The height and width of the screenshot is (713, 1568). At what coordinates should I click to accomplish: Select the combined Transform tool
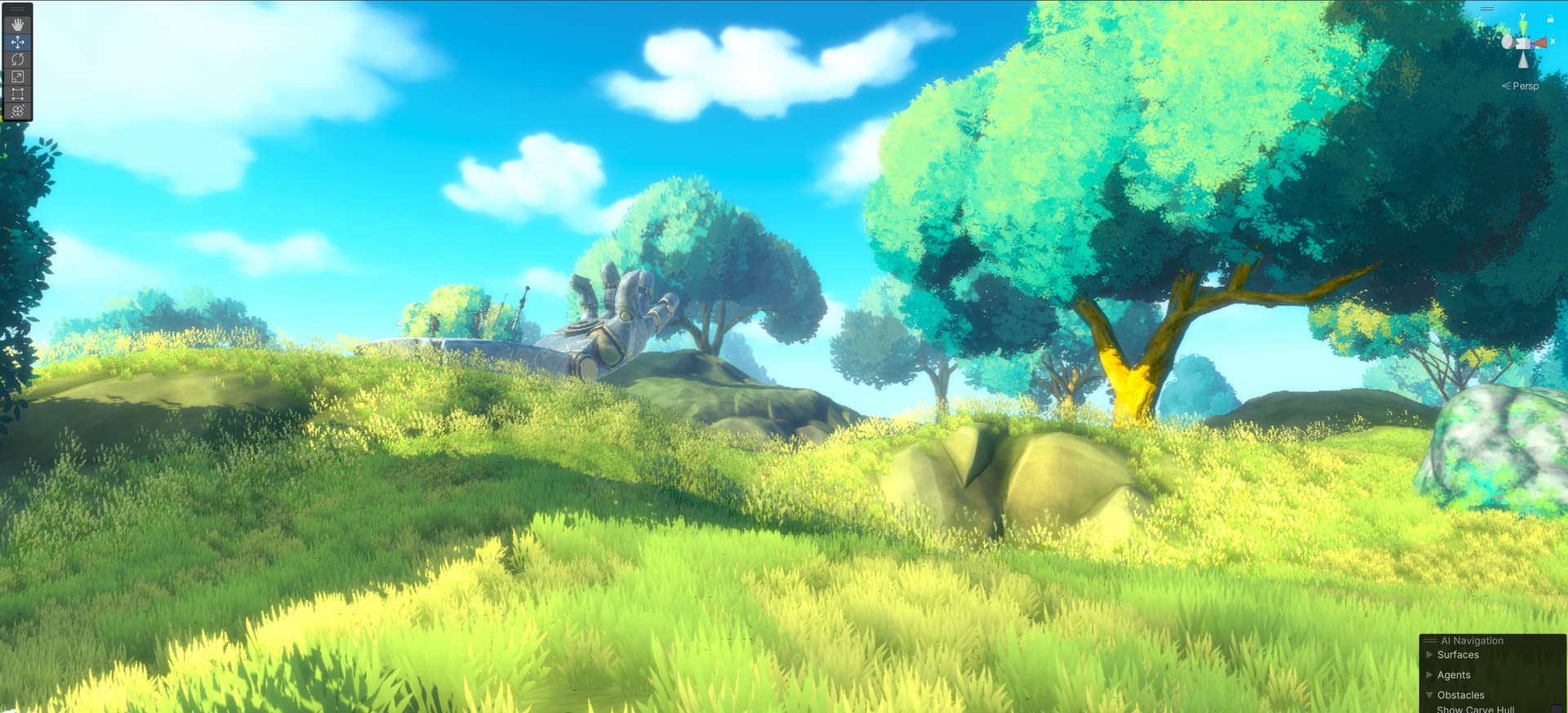coord(18,109)
